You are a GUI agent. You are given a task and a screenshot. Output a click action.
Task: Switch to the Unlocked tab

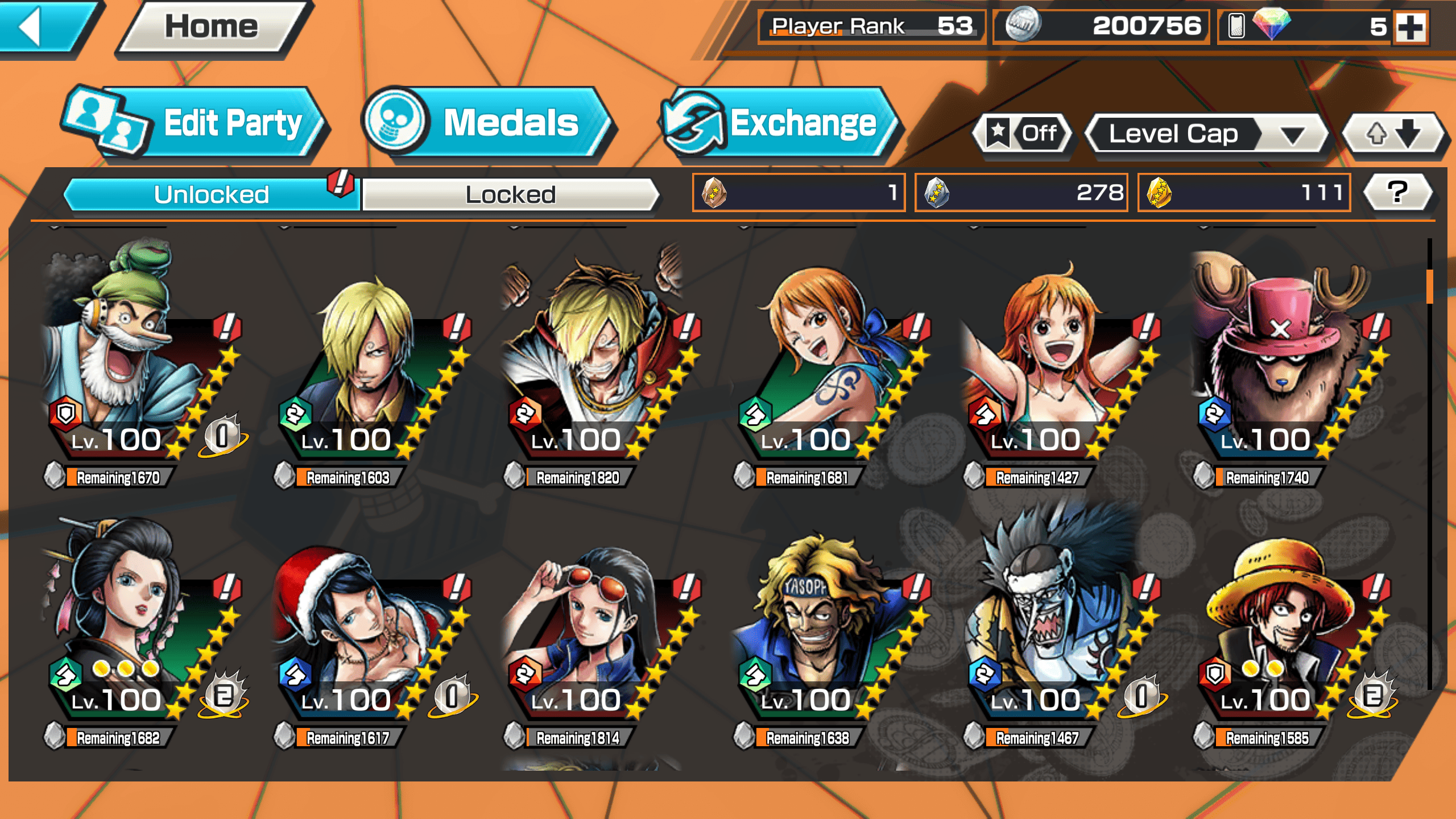[x=212, y=195]
